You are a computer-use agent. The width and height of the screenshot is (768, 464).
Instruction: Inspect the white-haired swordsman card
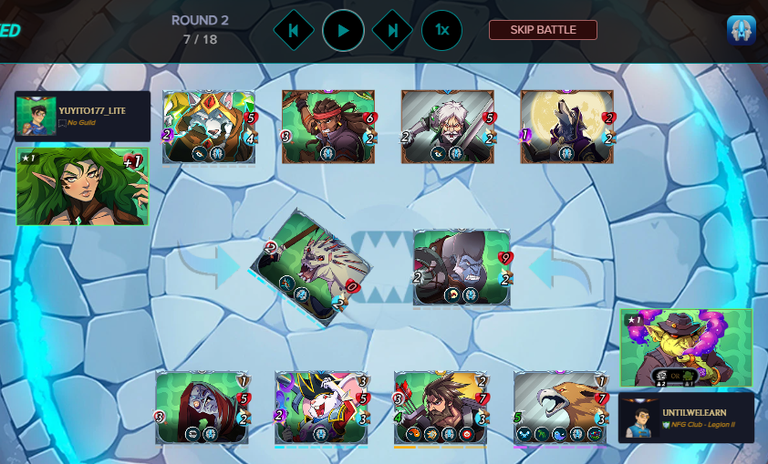(x=447, y=127)
